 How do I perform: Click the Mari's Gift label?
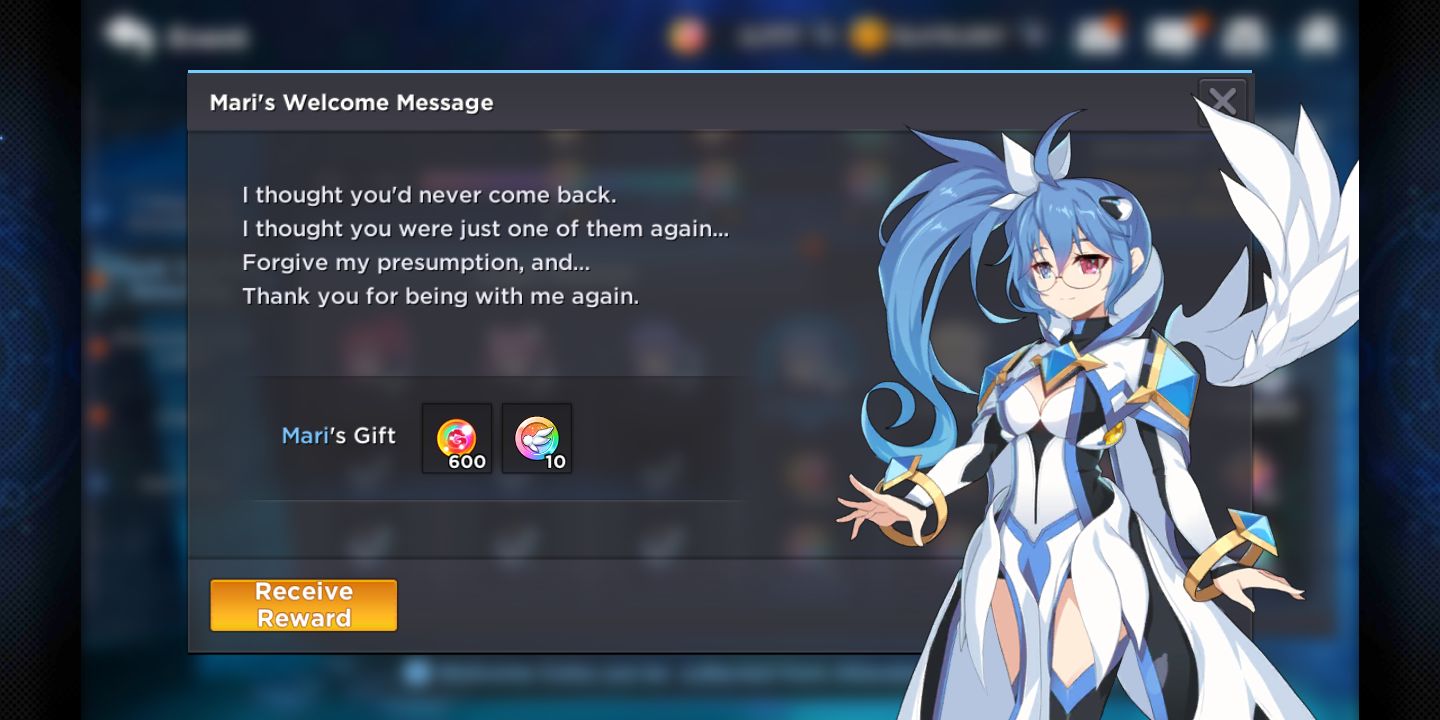(x=340, y=436)
